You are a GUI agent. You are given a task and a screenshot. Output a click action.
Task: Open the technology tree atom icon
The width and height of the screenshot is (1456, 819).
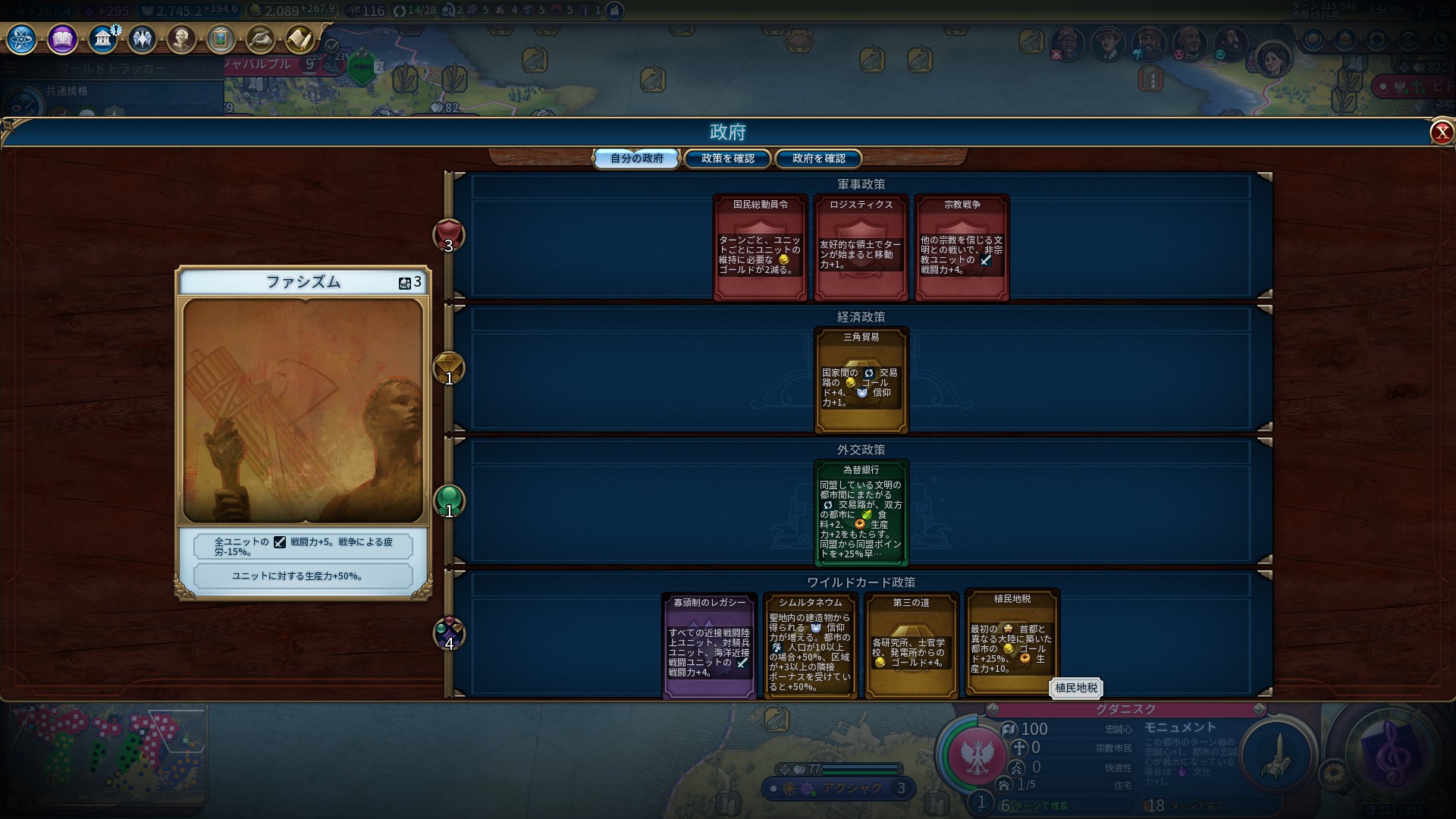click(21, 39)
